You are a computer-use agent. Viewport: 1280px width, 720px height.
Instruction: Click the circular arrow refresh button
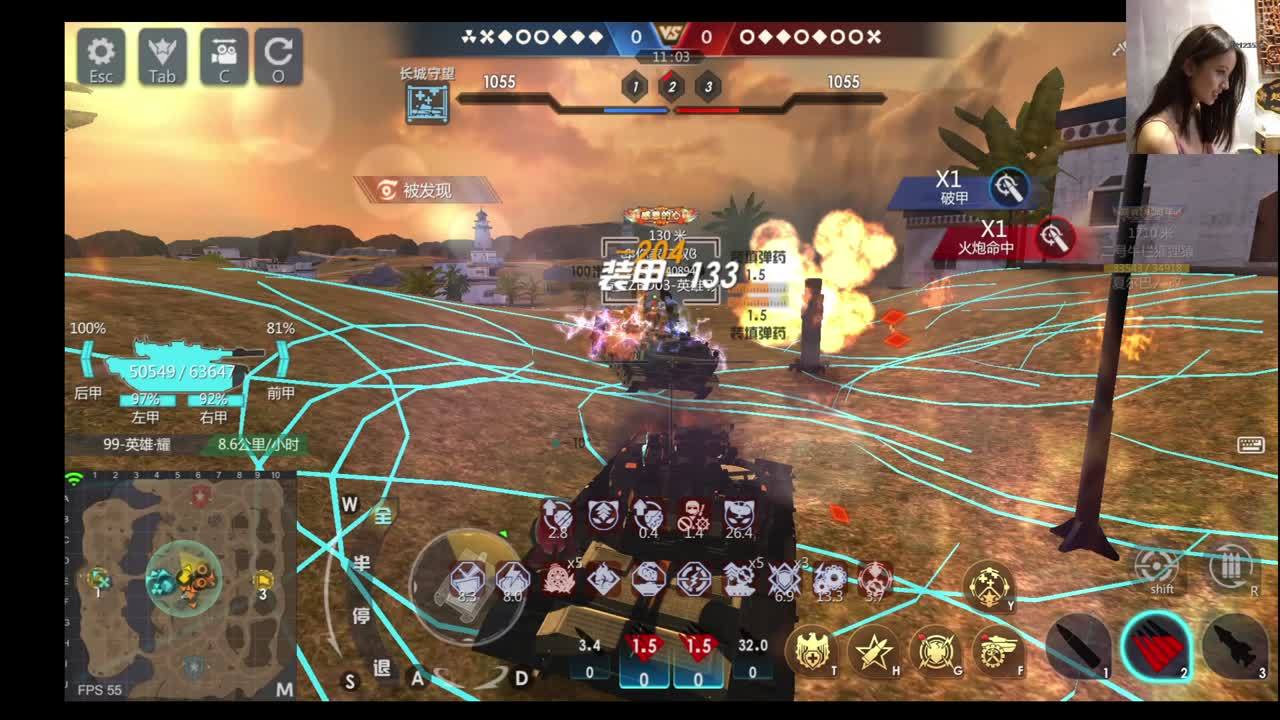coord(278,56)
